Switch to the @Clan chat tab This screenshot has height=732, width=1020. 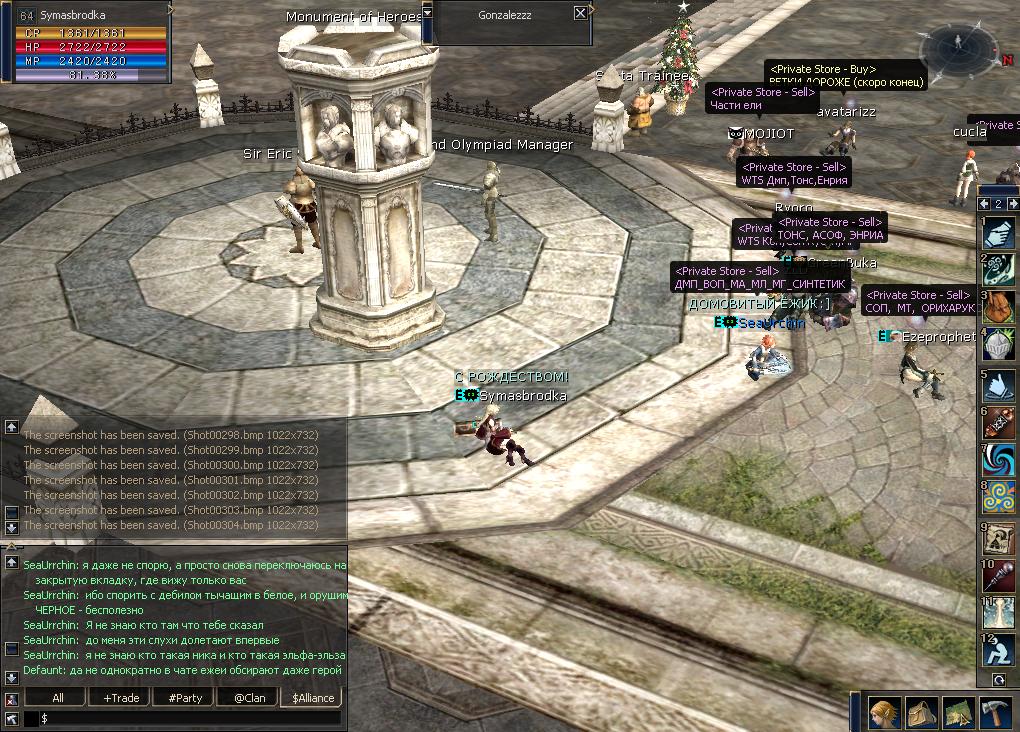pos(249,697)
